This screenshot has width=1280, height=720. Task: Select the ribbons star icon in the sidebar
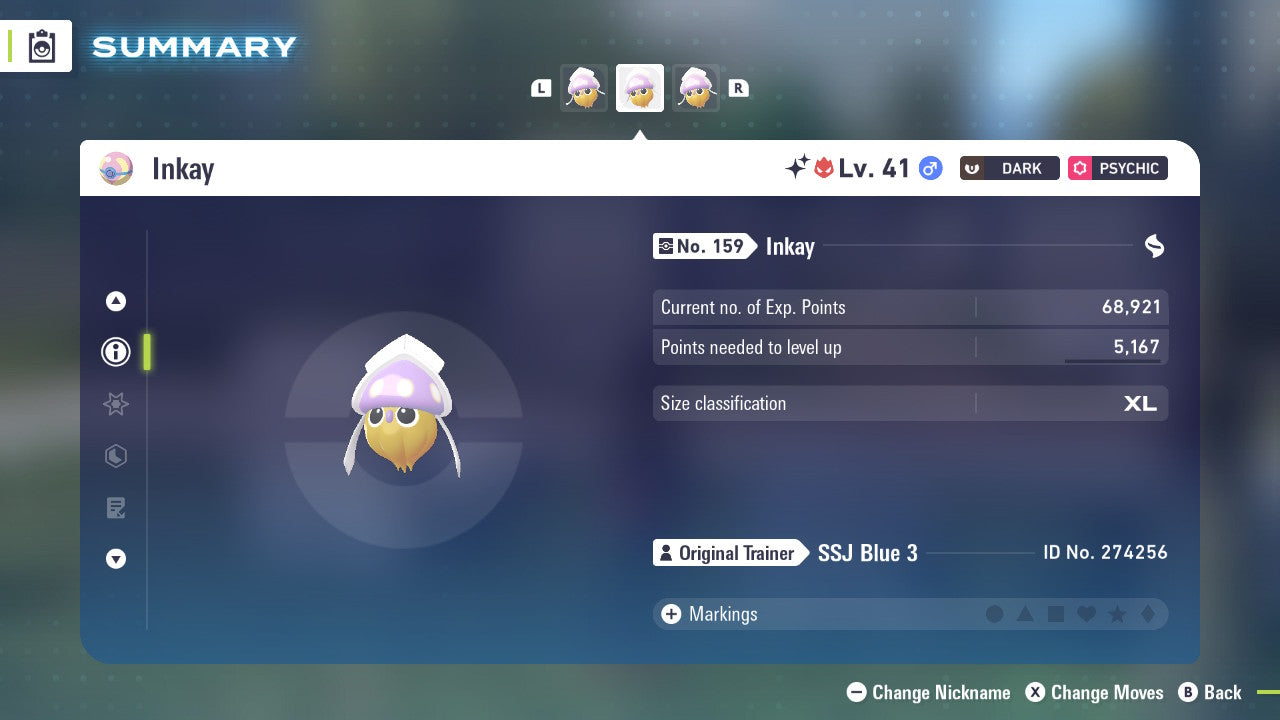(x=115, y=404)
